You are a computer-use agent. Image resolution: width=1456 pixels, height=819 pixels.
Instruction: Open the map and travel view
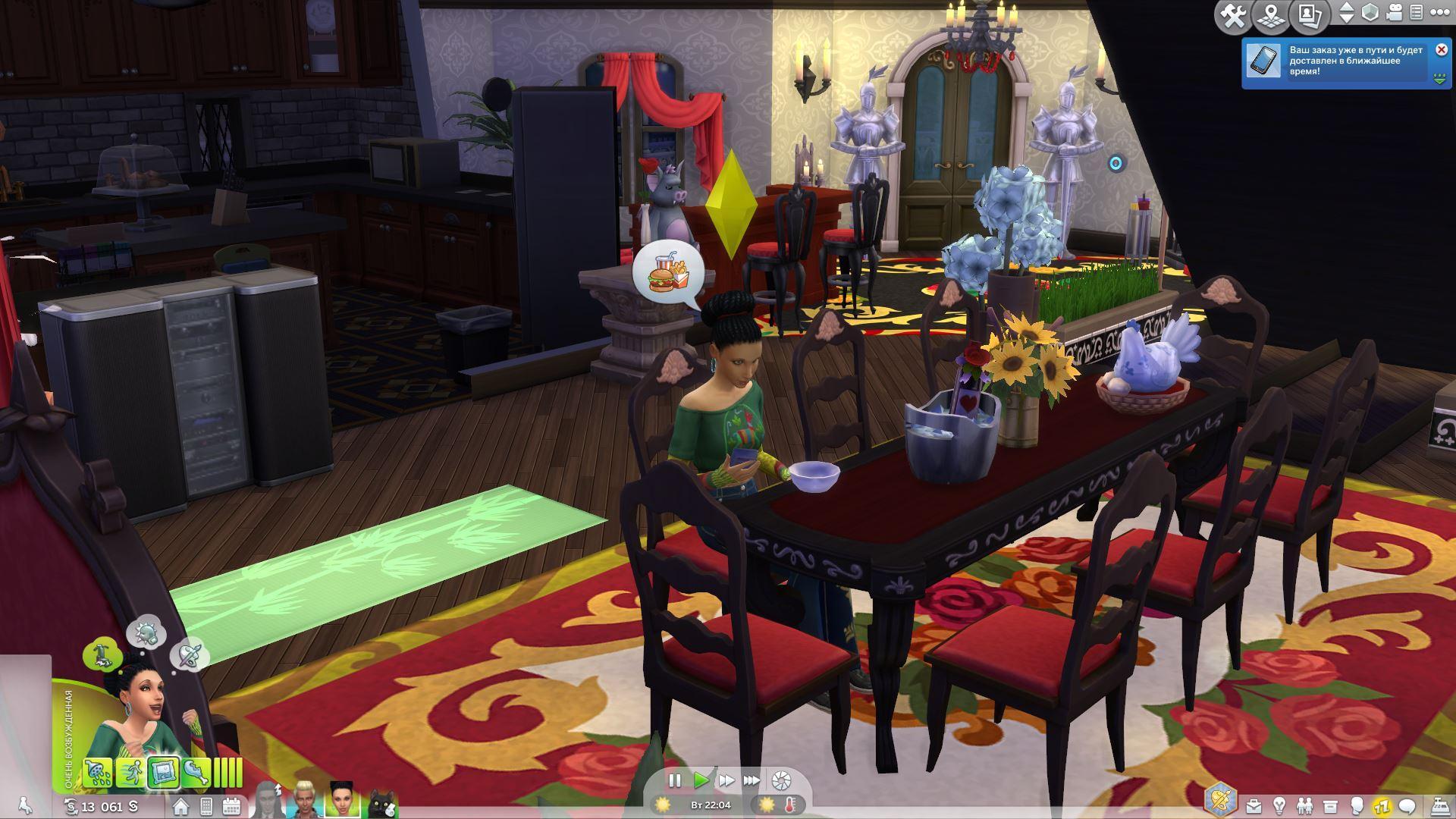tap(1272, 16)
